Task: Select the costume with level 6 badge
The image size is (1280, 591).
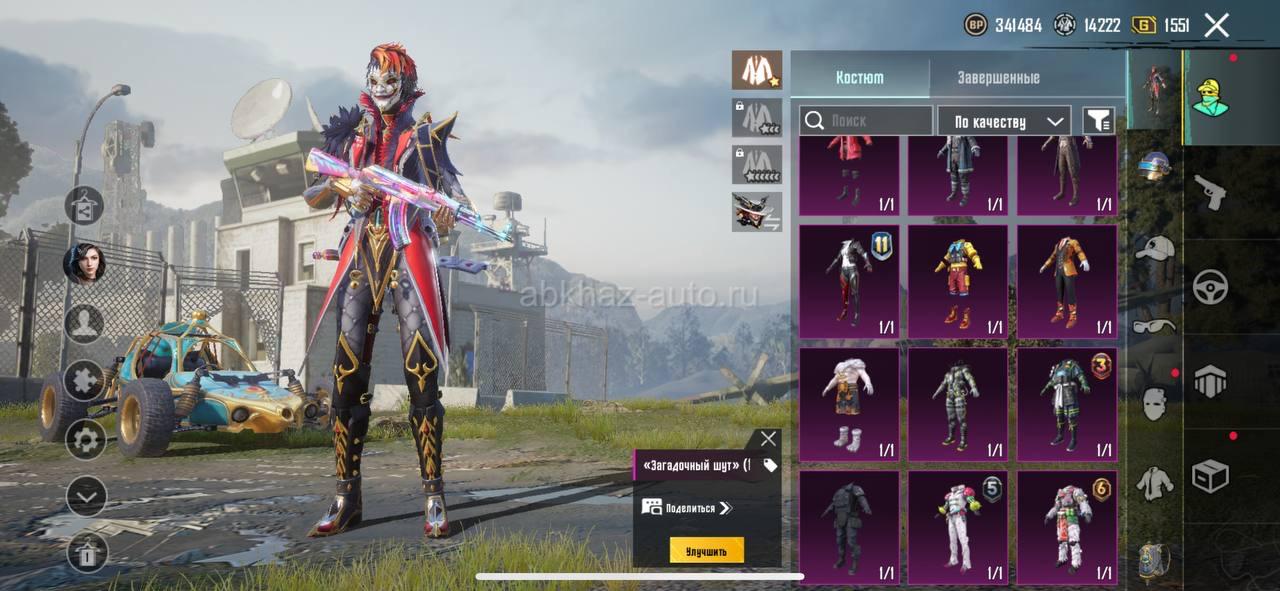Action: [1067, 527]
